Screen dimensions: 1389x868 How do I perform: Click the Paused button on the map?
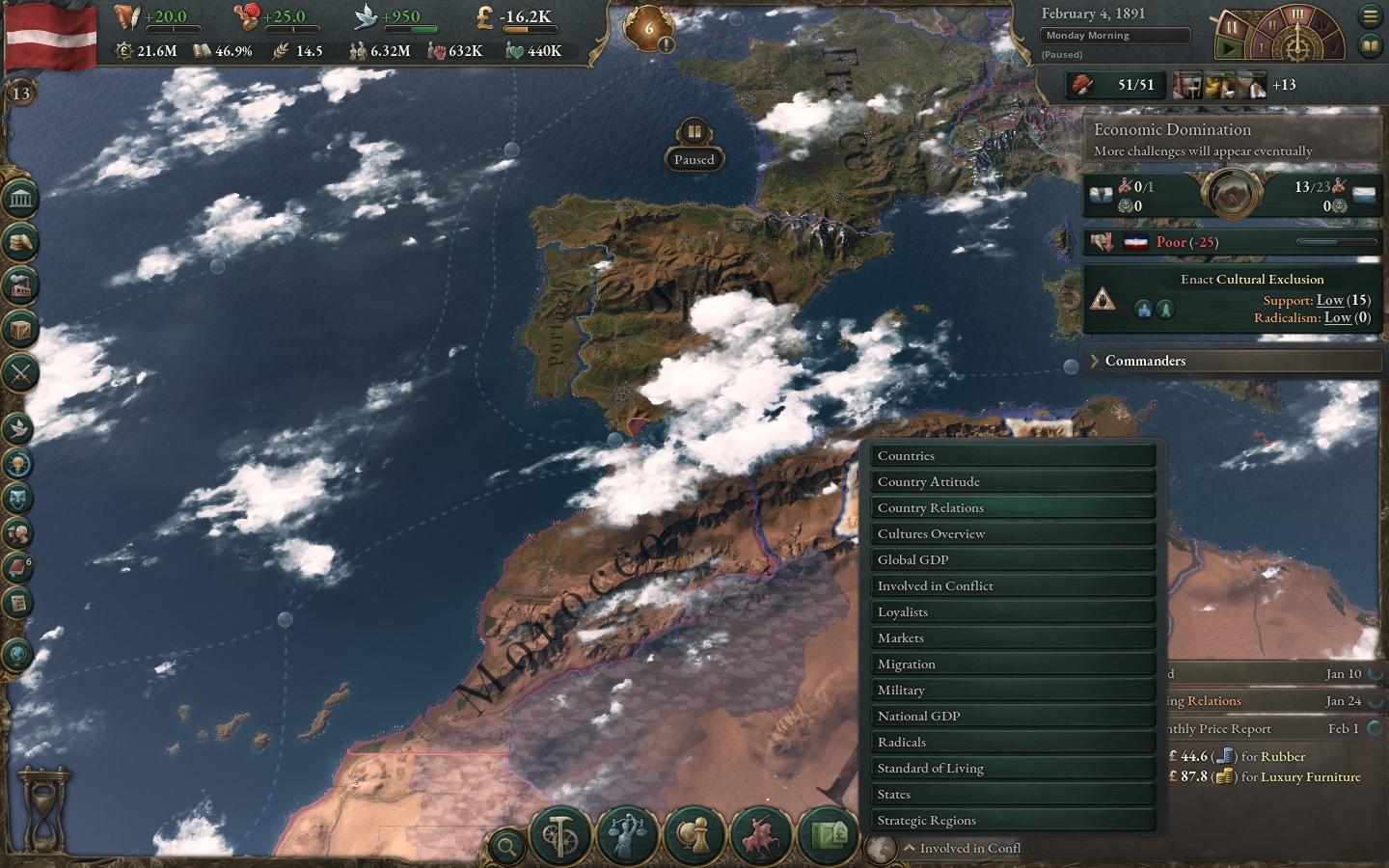click(x=694, y=145)
